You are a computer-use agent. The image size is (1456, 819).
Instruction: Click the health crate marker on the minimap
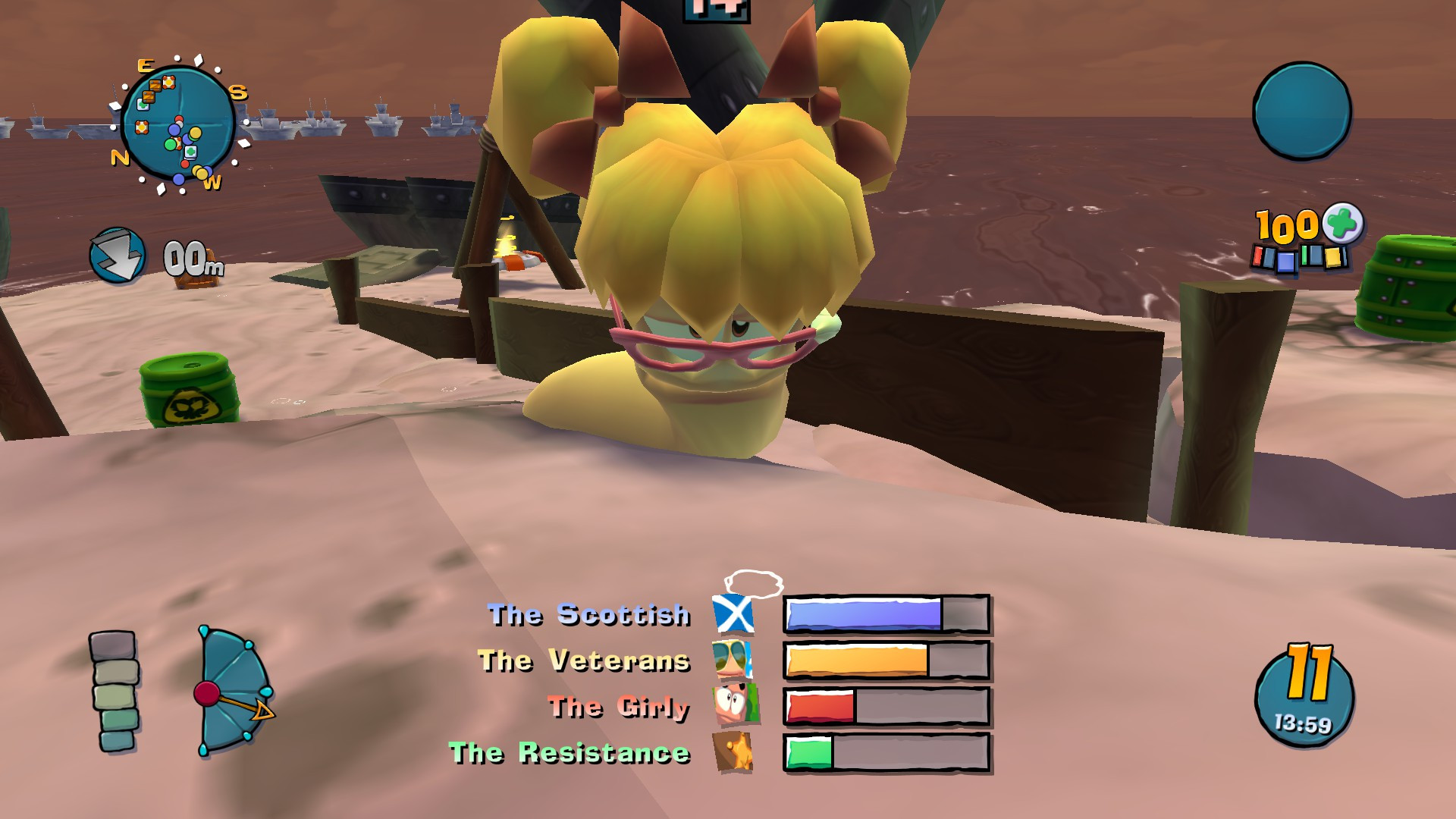click(143, 105)
